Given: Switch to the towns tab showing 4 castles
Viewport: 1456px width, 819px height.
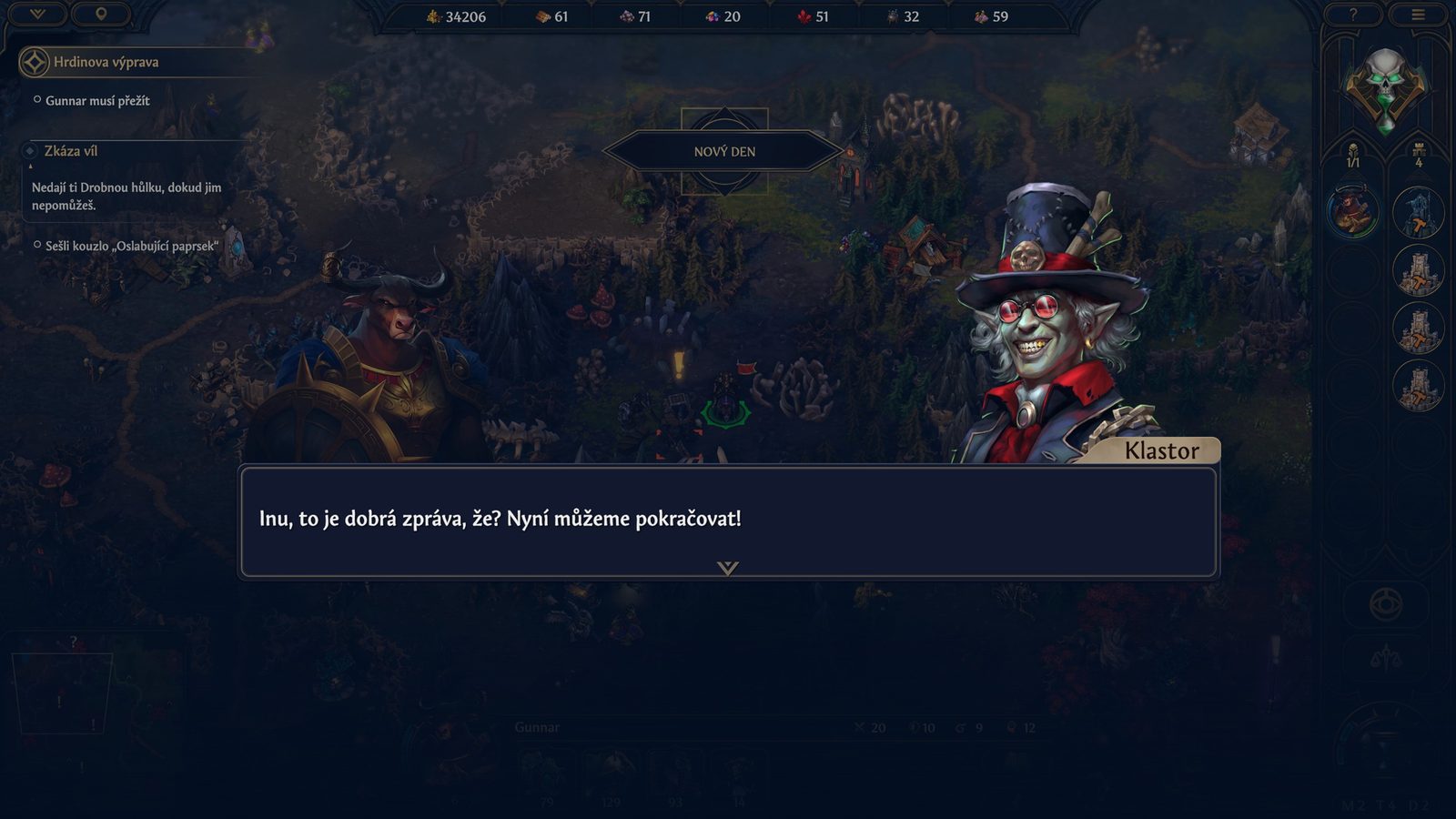Looking at the screenshot, I should click(x=1417, y=155).
